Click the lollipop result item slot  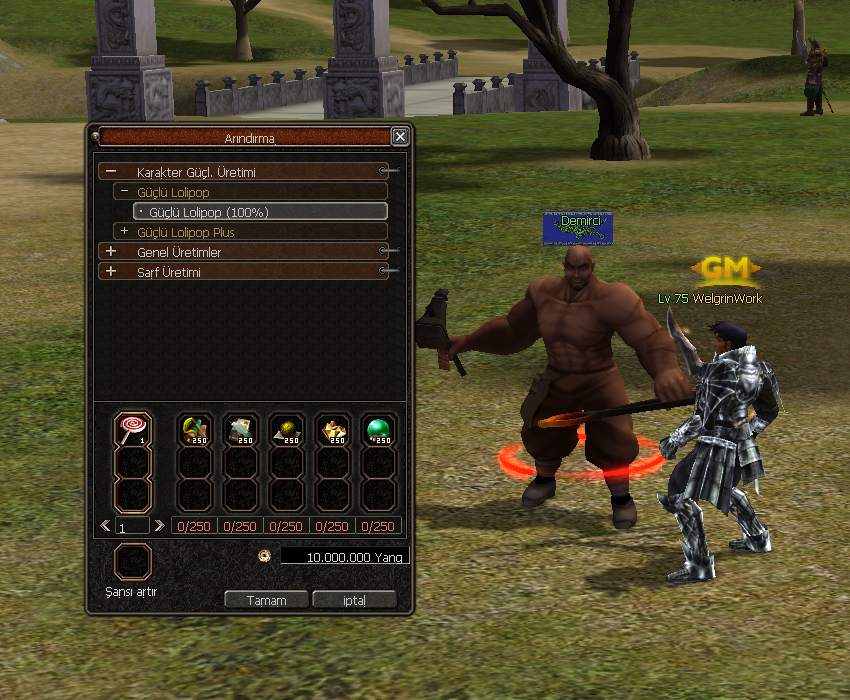(132, 430)
